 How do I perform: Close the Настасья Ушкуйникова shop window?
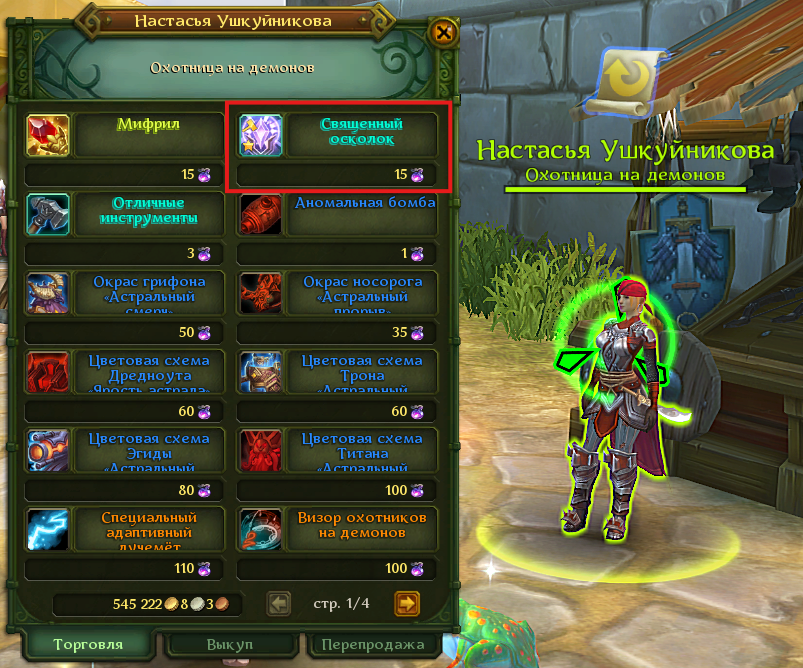click(444, 33)
